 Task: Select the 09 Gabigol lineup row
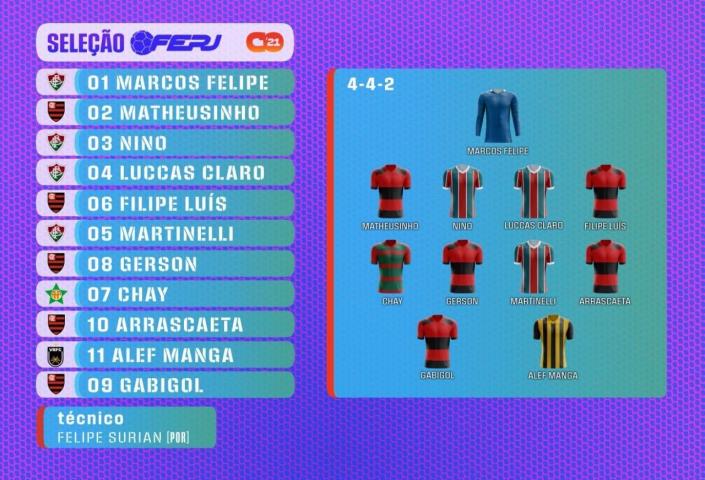[170, 385]
